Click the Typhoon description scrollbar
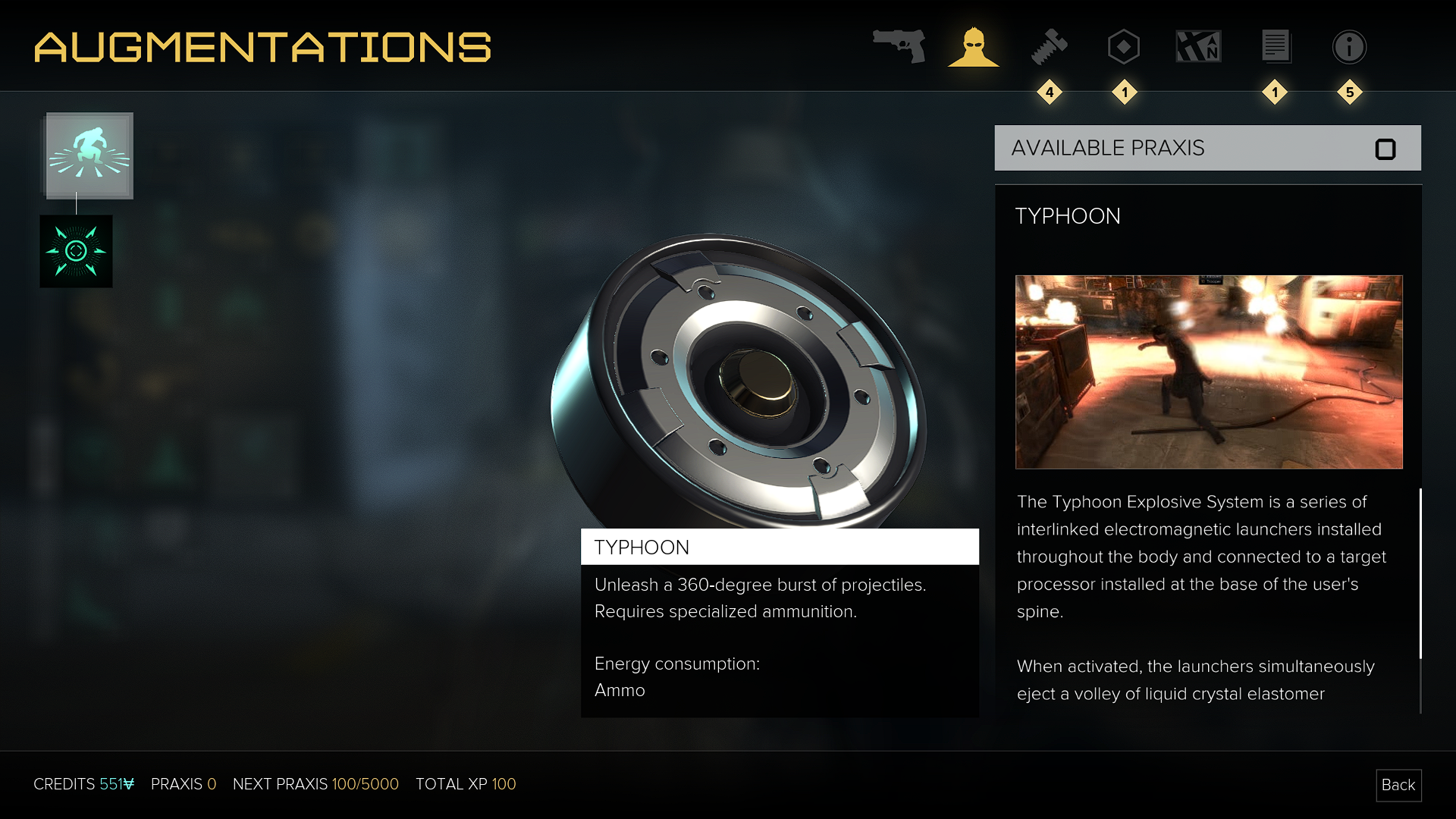Image resolution: width=1456 pixels, height=819 pixels. pos(1420,574)
